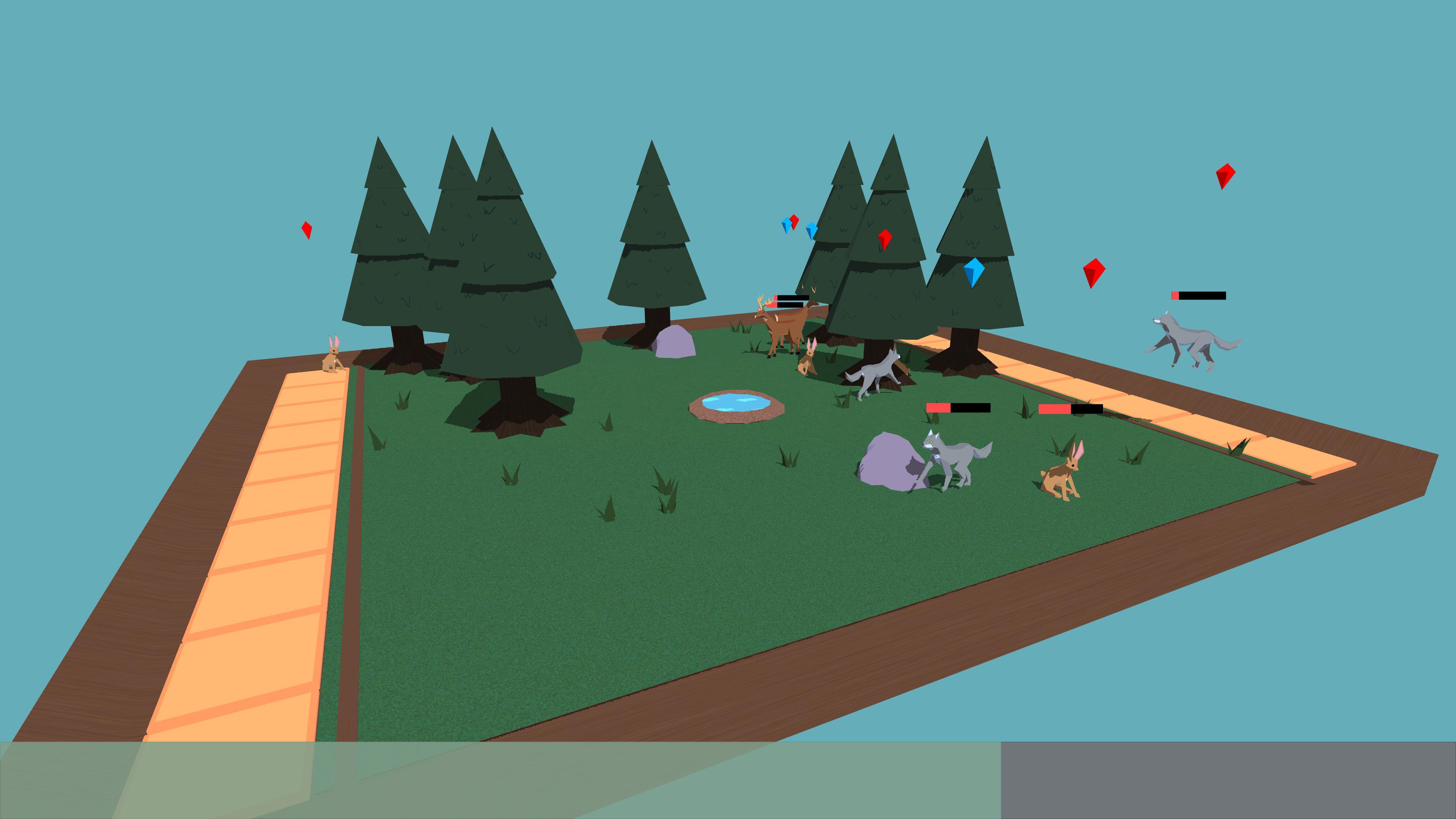Screen dimensions: 1456x819
Task: Click the rabbit beside the left trees
Action: click(333, 362)
